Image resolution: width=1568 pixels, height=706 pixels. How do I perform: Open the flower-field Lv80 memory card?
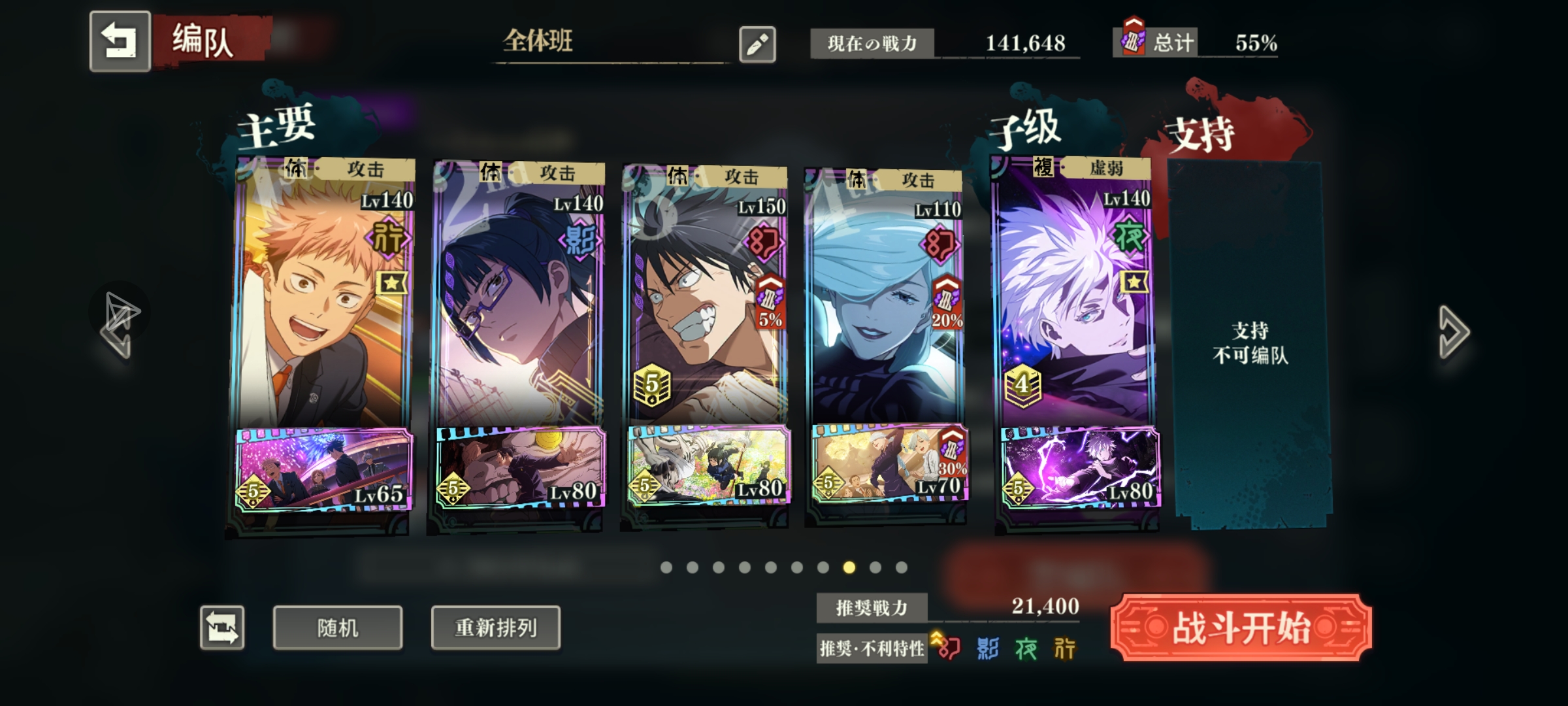pos(708,465)
